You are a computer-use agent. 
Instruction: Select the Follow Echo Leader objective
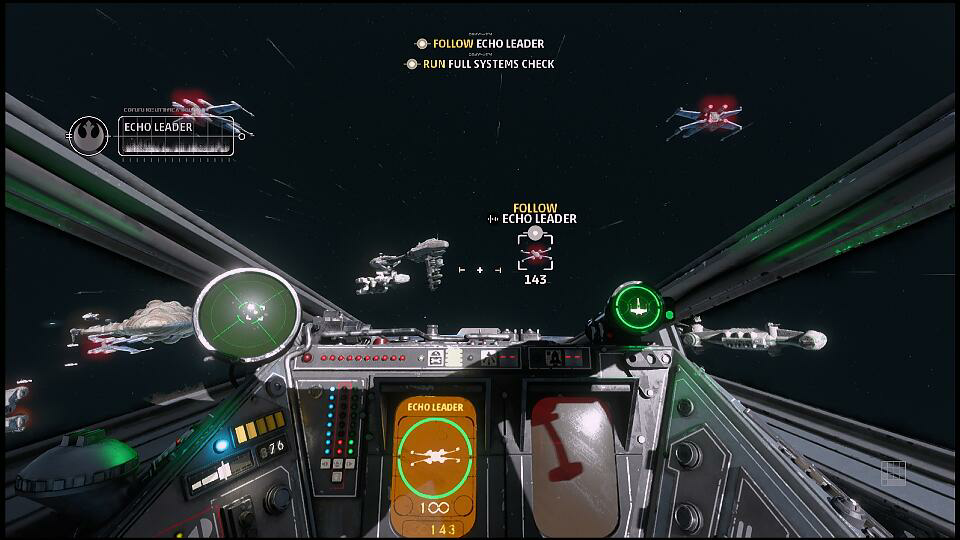481,44
